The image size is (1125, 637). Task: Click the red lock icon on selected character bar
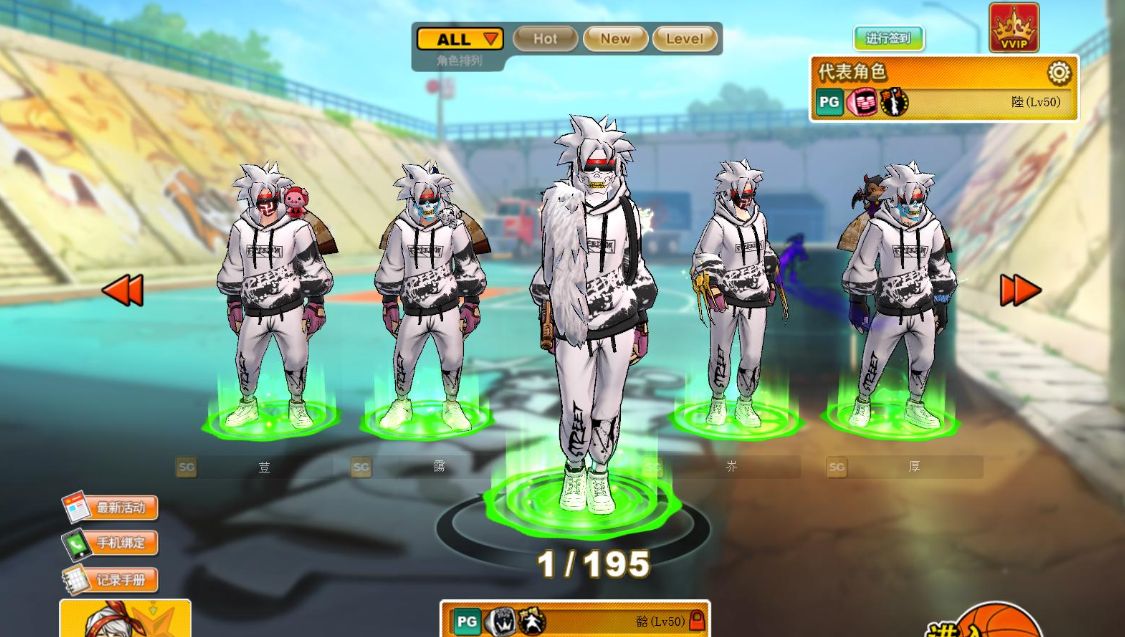tap(696, 621)
